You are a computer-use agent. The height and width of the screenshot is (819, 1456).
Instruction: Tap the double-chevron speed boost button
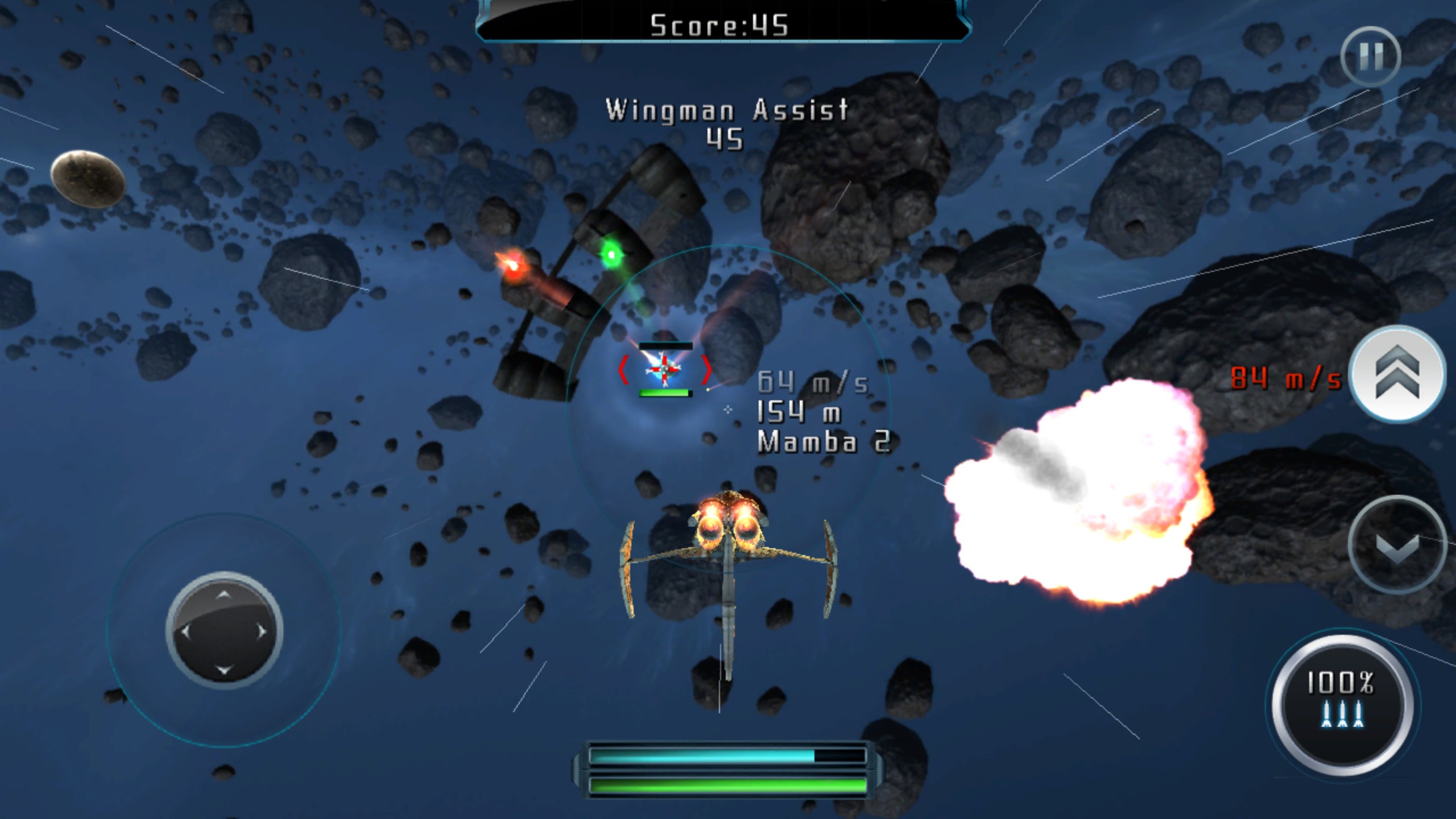click(1397, 375)
